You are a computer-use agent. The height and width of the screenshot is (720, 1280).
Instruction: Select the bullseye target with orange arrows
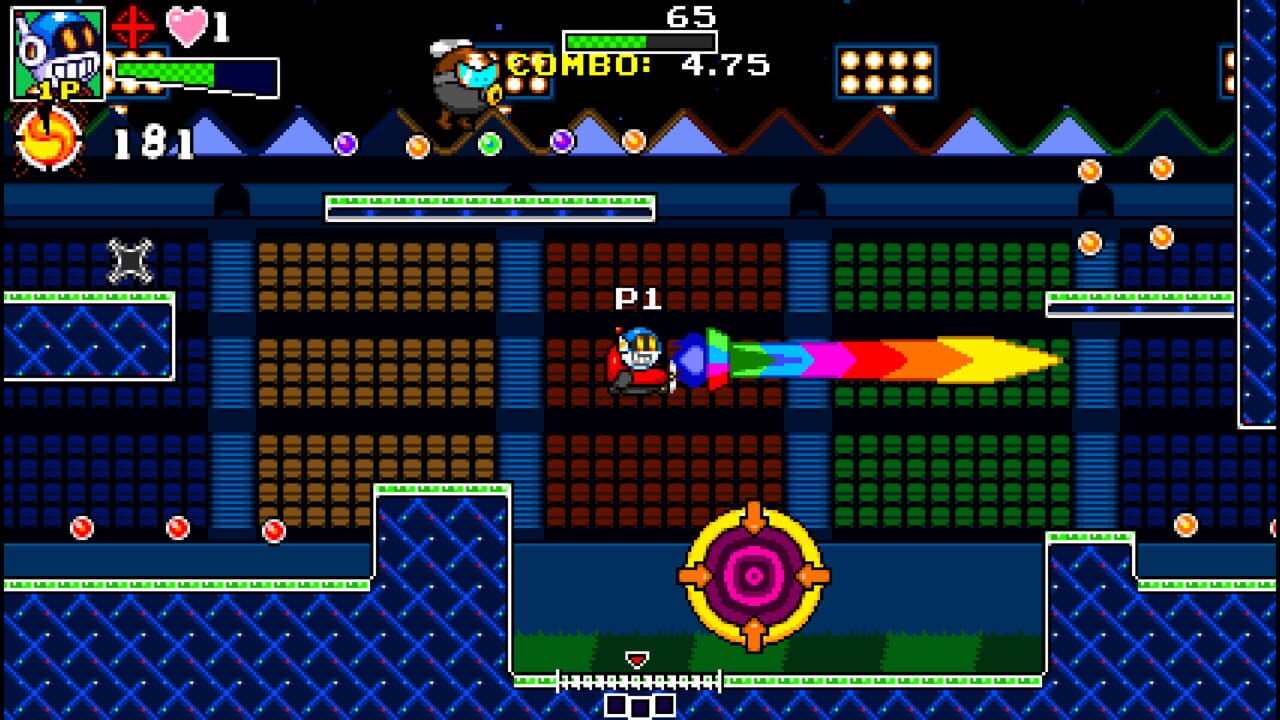755,577
